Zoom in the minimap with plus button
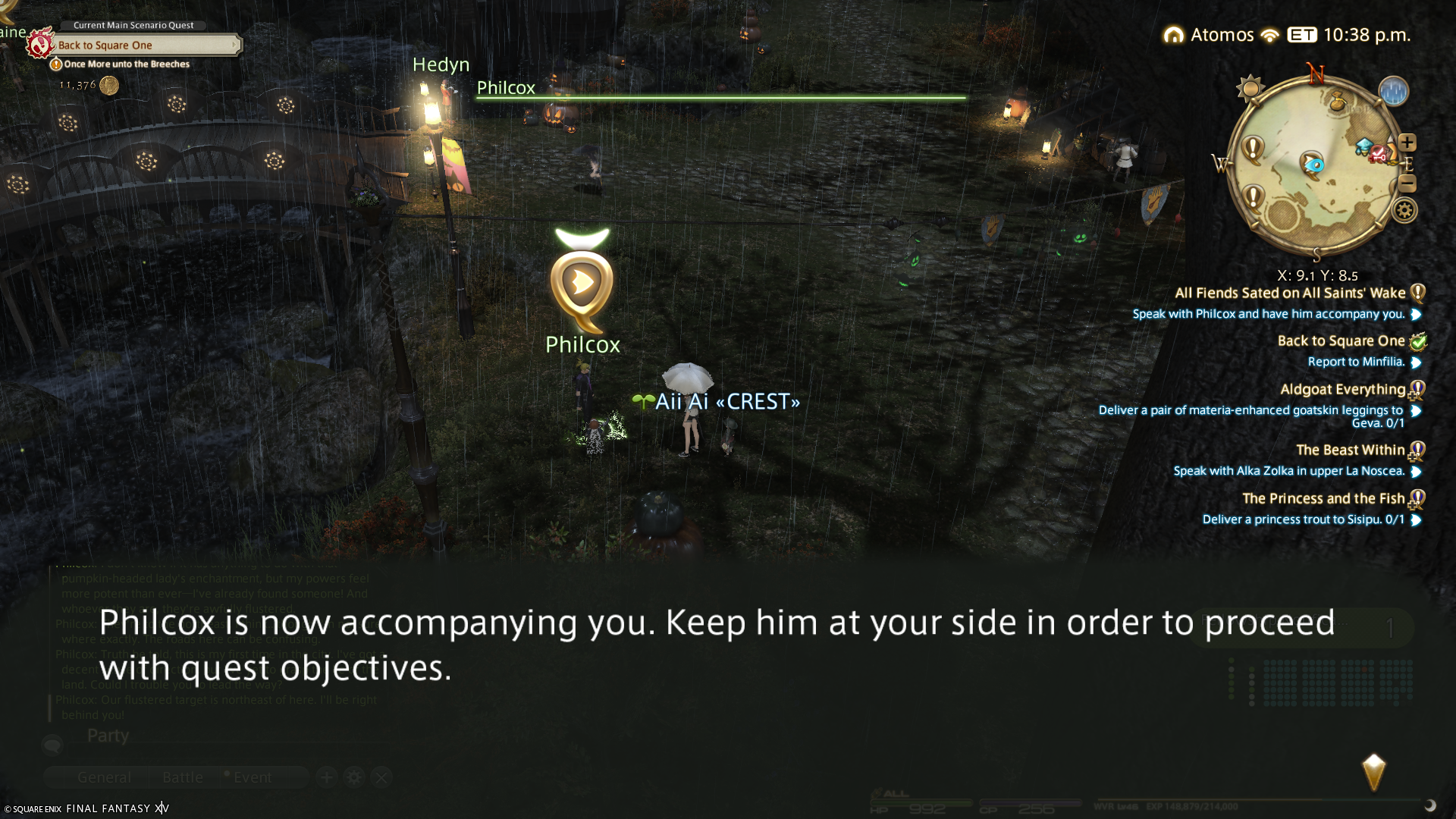Image resolution: width=1456 pixels, height=819 pixels. (1407, 143)
